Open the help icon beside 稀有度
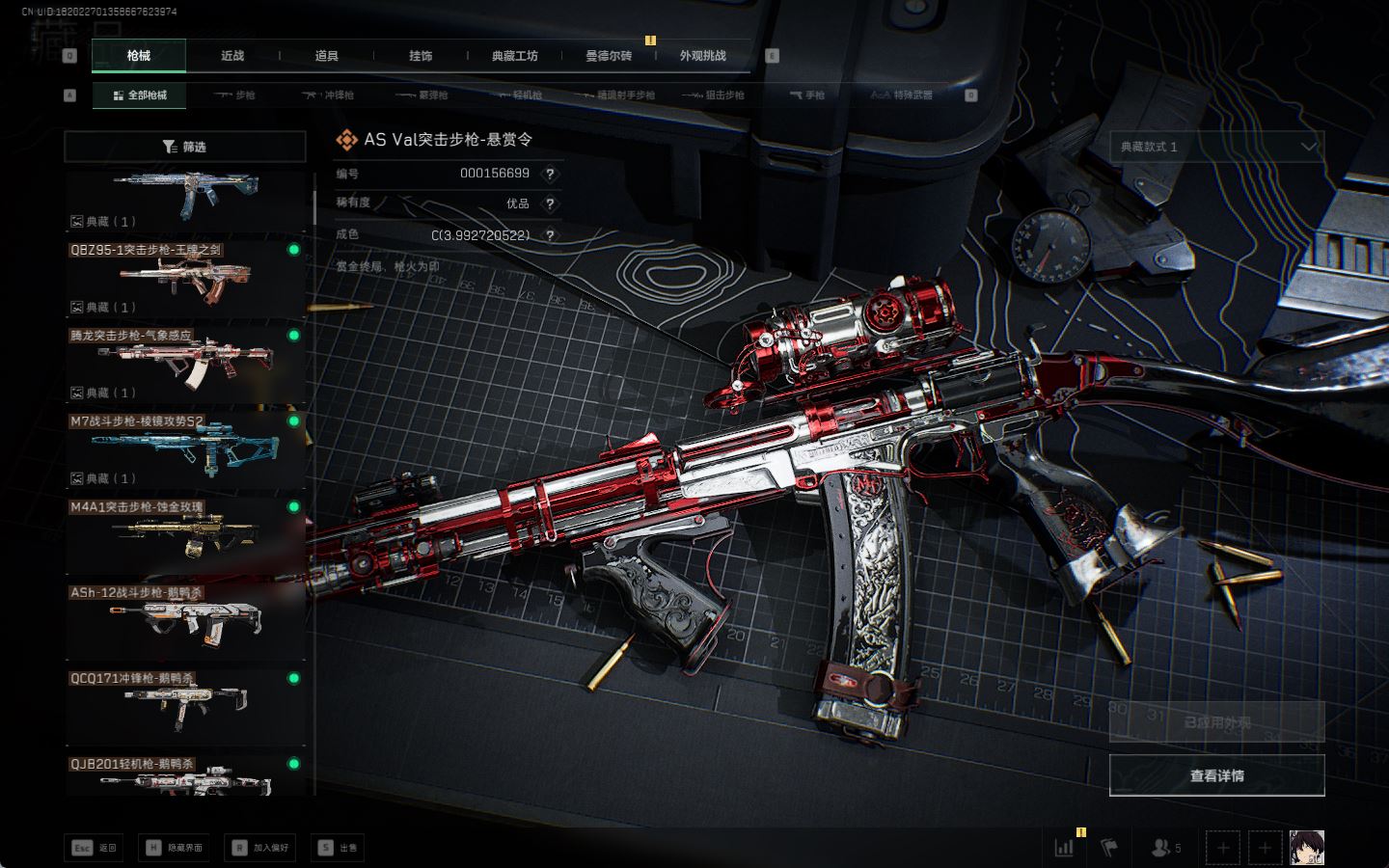The image size is (1389, 868). point(550,203)
